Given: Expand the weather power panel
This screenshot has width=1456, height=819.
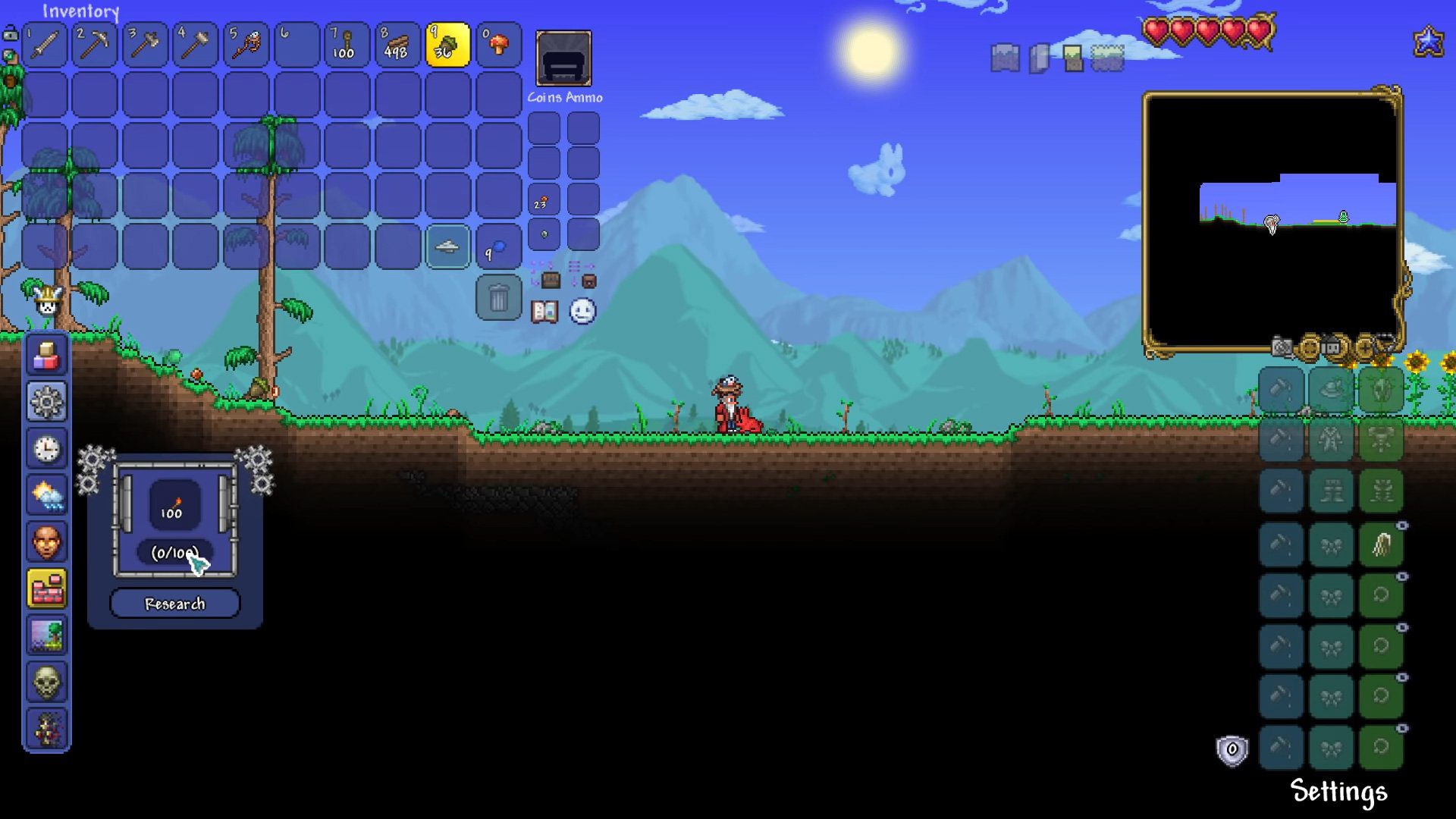Looking at the screenshot, I should pos(47,494).
